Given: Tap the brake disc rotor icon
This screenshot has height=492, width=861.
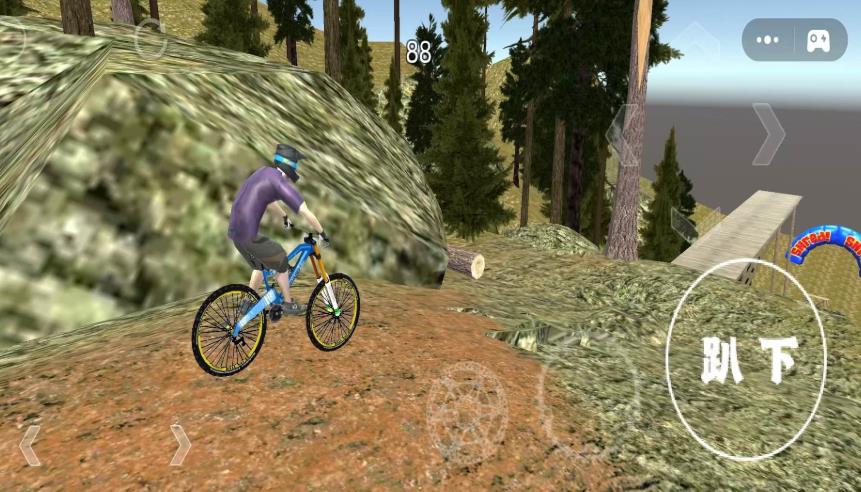Looking at the screenshot, I should point(467,412).
